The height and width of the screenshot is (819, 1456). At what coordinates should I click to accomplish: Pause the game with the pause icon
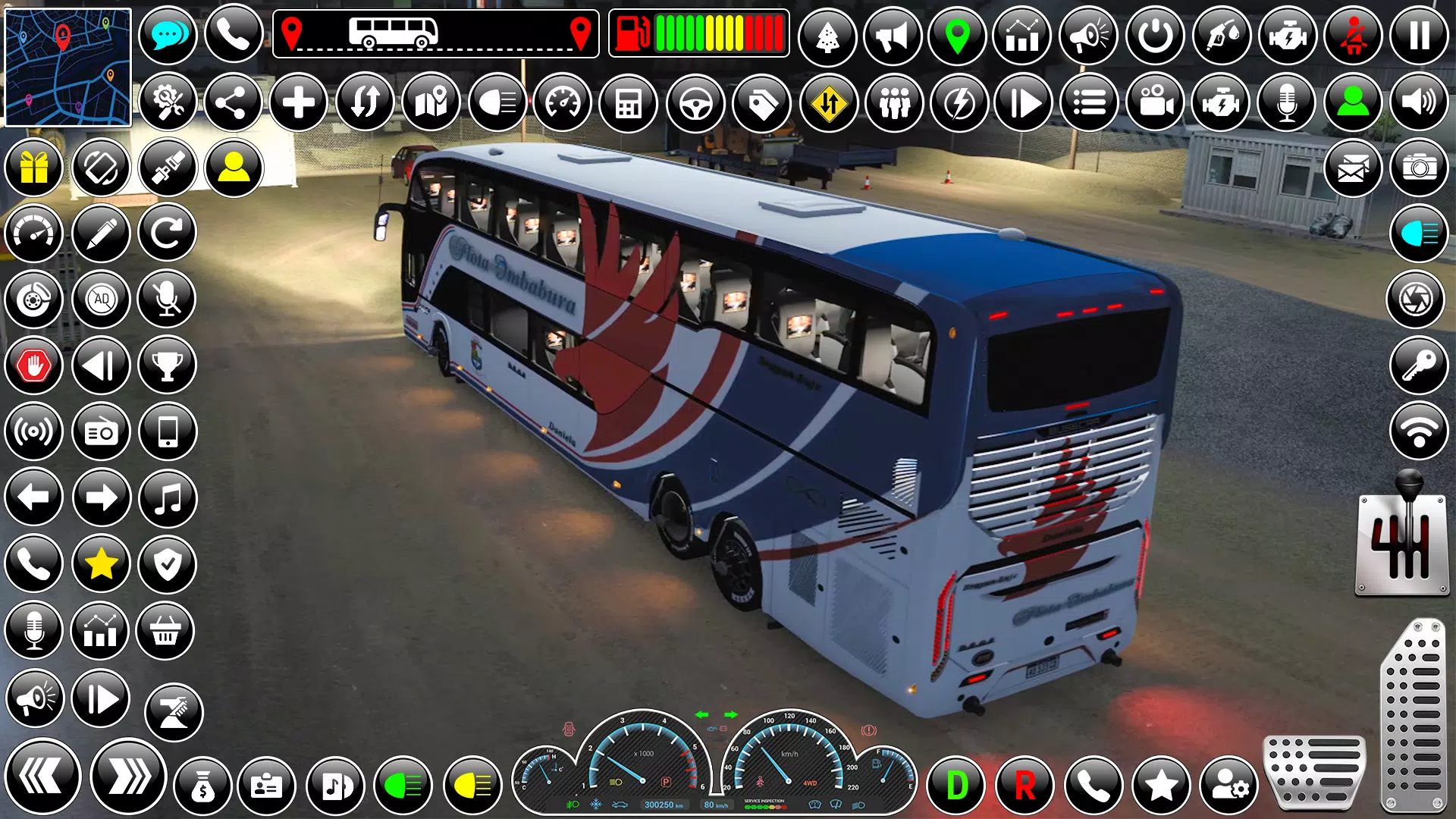[1420, 34]
